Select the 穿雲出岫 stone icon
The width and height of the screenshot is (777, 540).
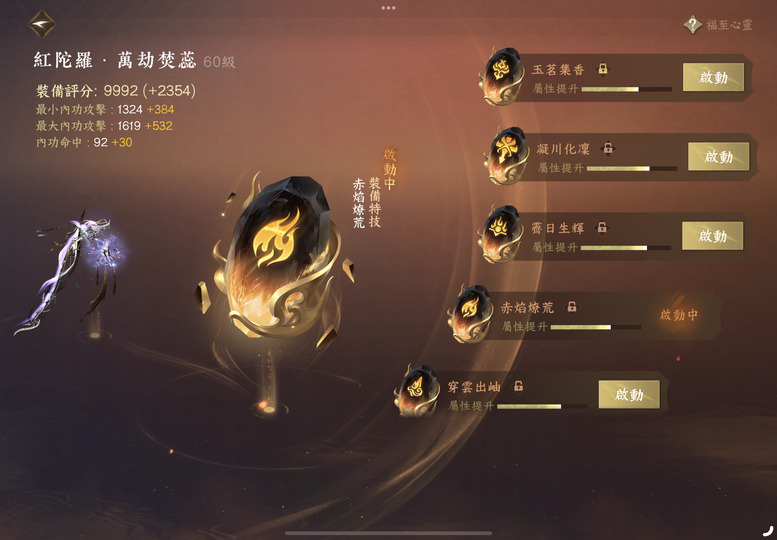(x=416, y=390)
